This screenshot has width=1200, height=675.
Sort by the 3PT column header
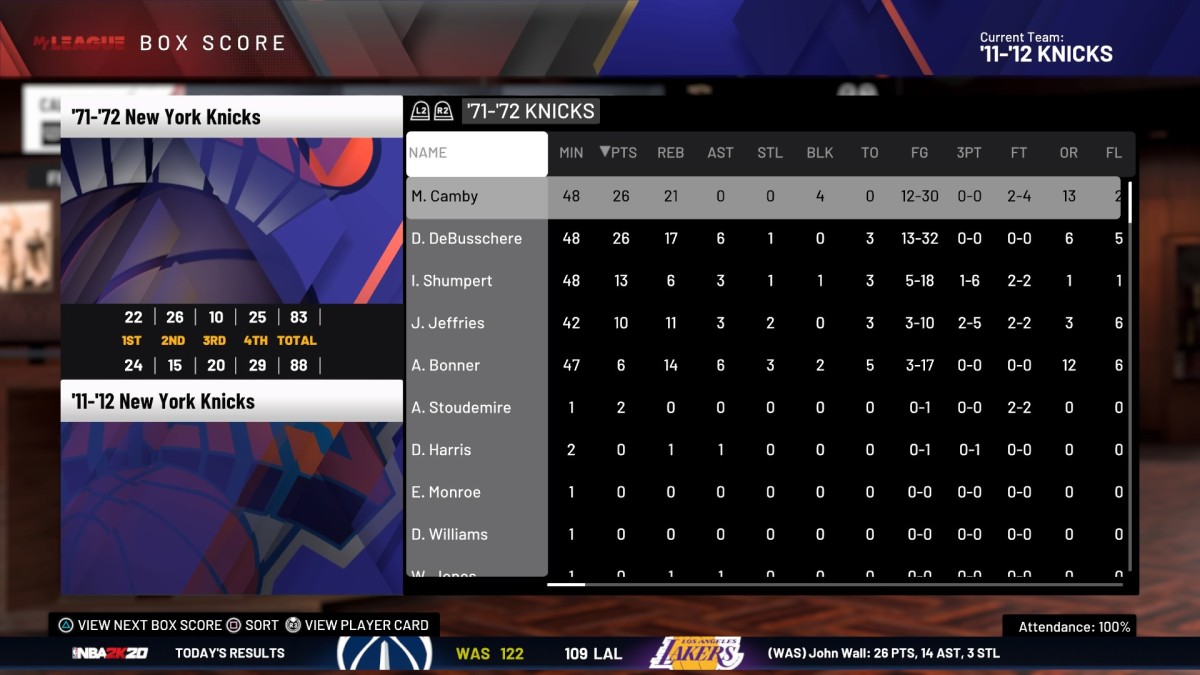969,153
